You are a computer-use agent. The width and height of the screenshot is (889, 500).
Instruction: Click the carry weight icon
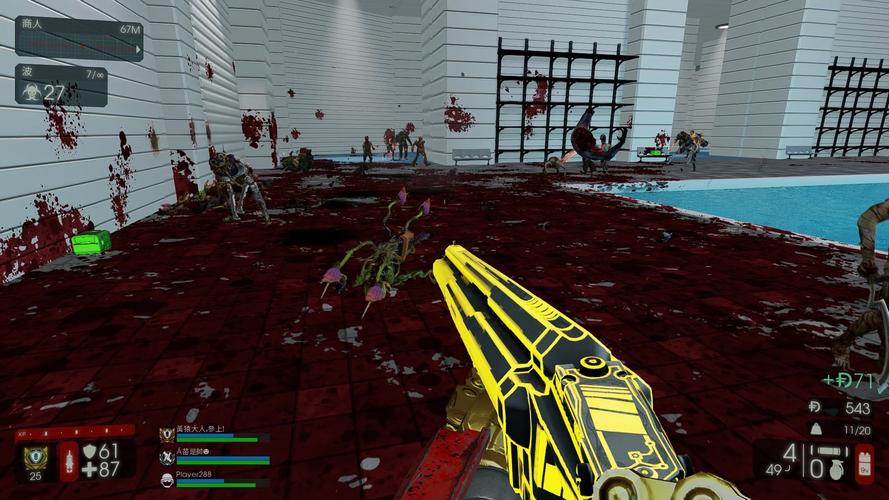tap(815, 429)
